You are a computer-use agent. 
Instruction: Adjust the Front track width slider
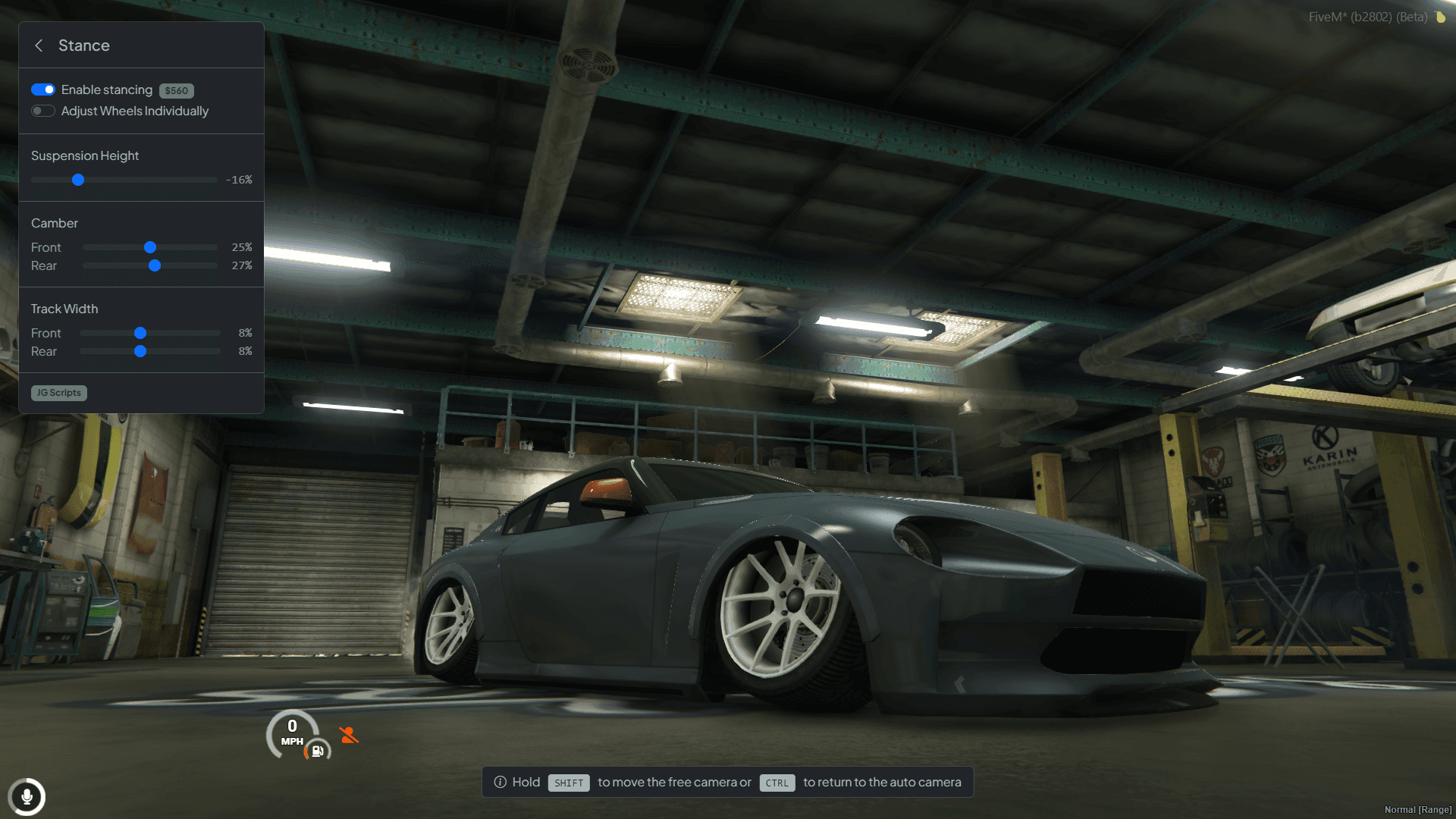140,333
